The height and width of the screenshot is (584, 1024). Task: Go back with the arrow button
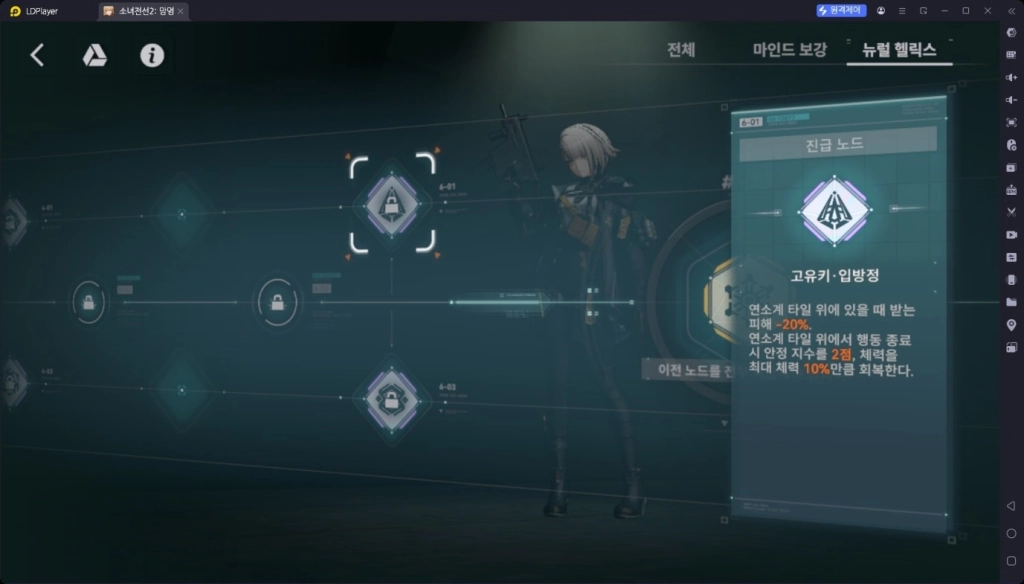click(37, 55)
